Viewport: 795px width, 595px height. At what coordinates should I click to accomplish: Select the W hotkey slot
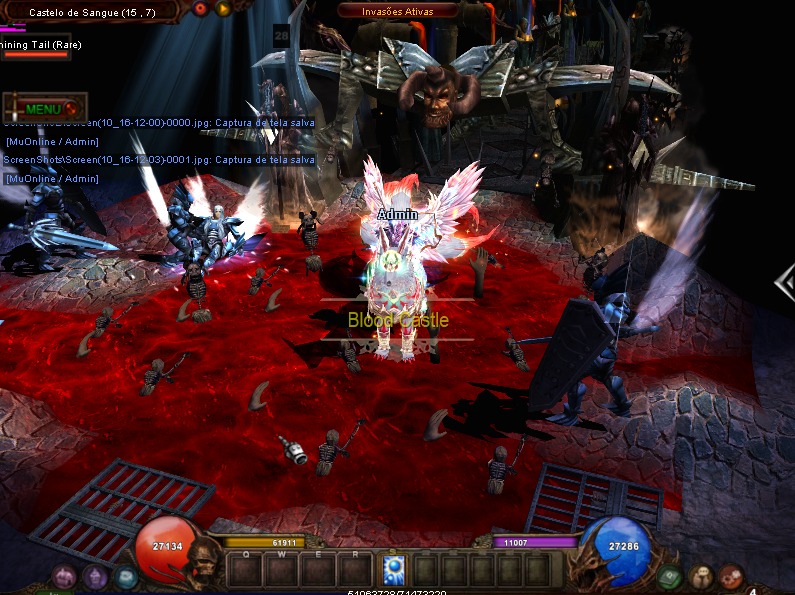(x=282, y=569)
